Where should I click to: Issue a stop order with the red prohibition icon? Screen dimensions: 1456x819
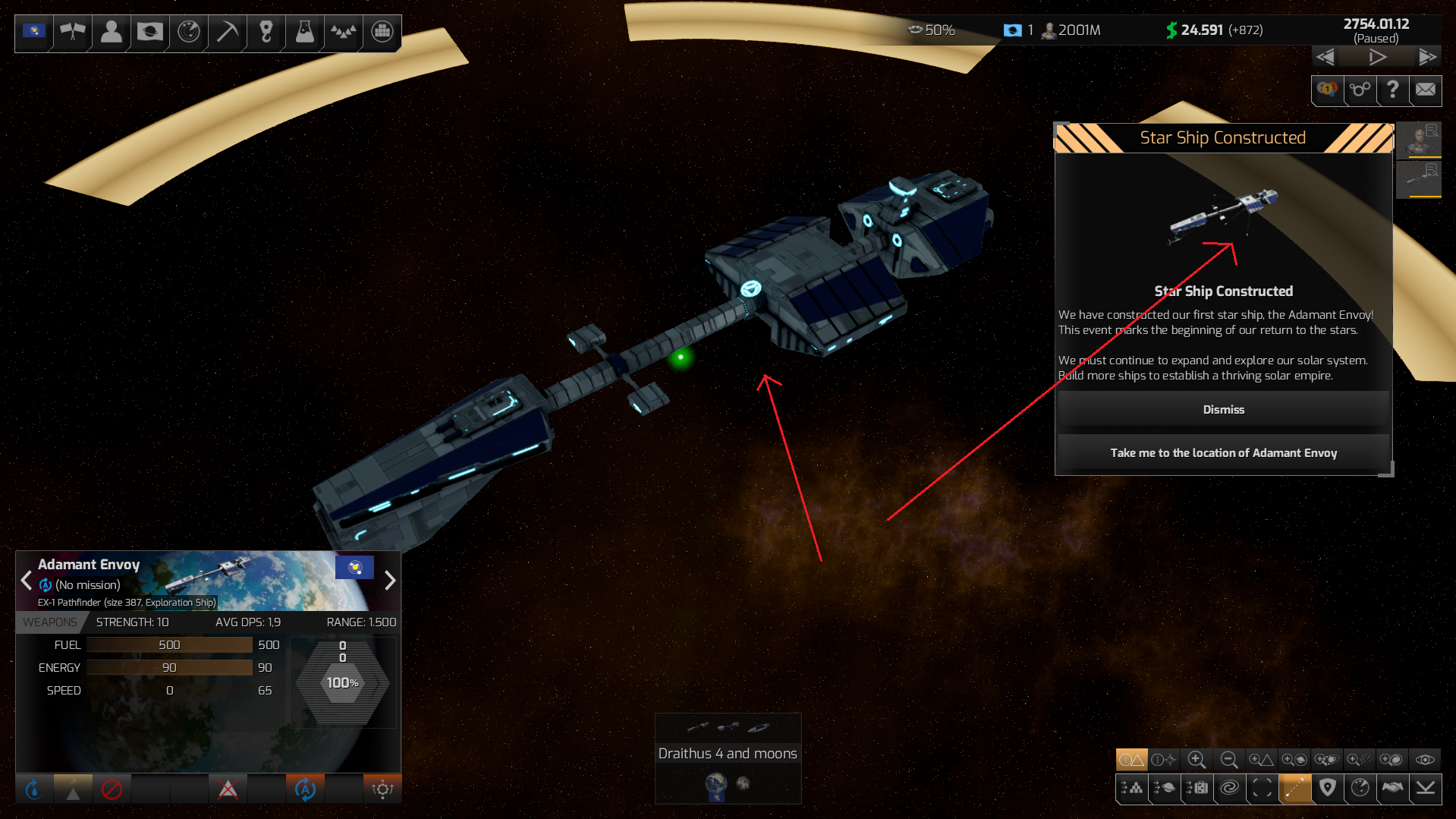point(112,789)
